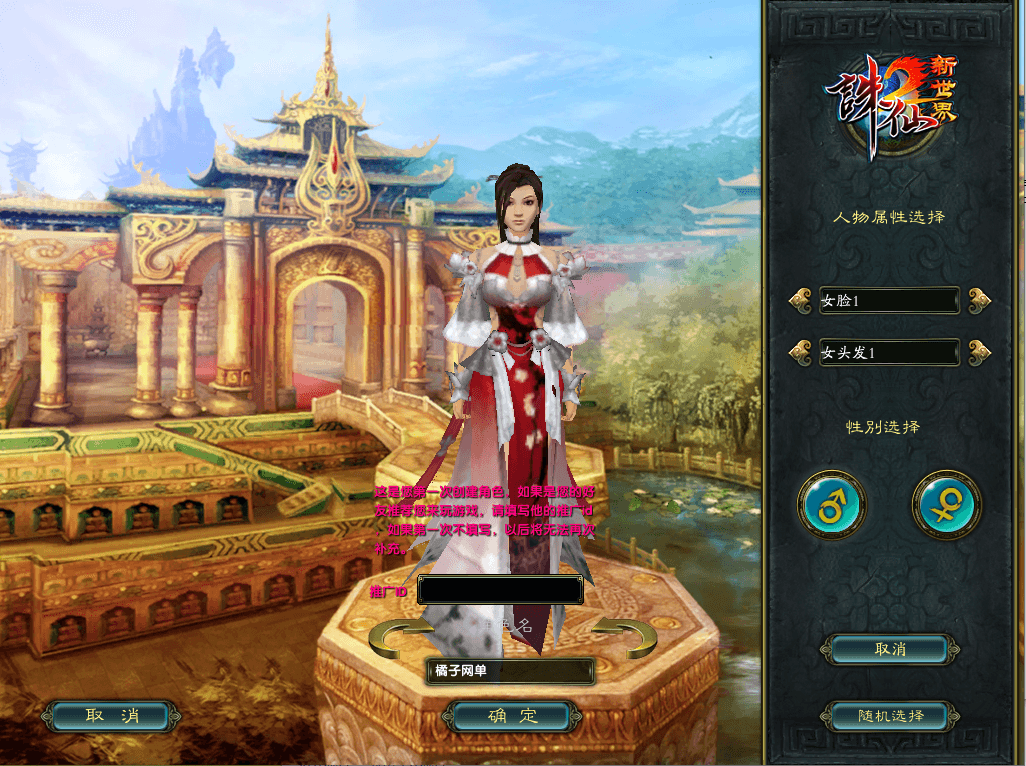Choose 随机选择 random selection
The image size is (1026, 766).
[889, 716]
